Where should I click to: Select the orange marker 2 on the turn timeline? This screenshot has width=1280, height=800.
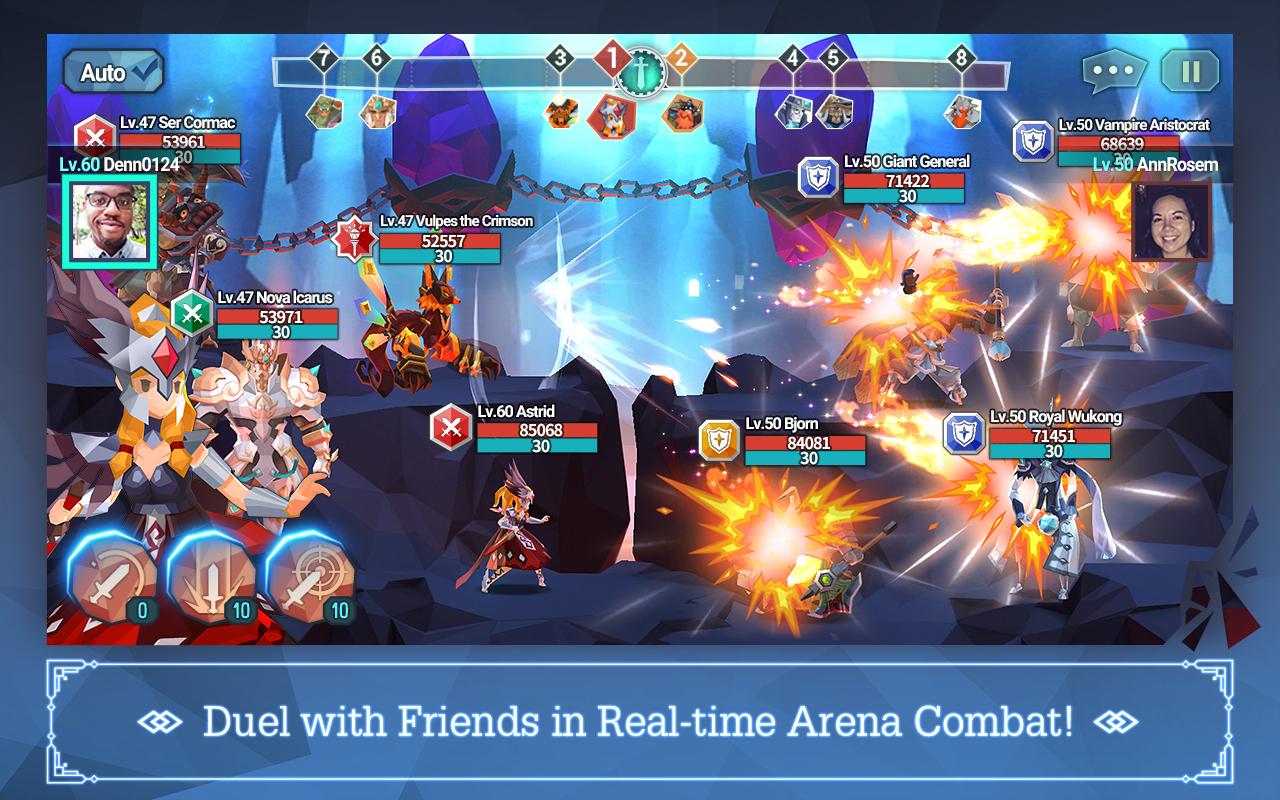[681, 60]
